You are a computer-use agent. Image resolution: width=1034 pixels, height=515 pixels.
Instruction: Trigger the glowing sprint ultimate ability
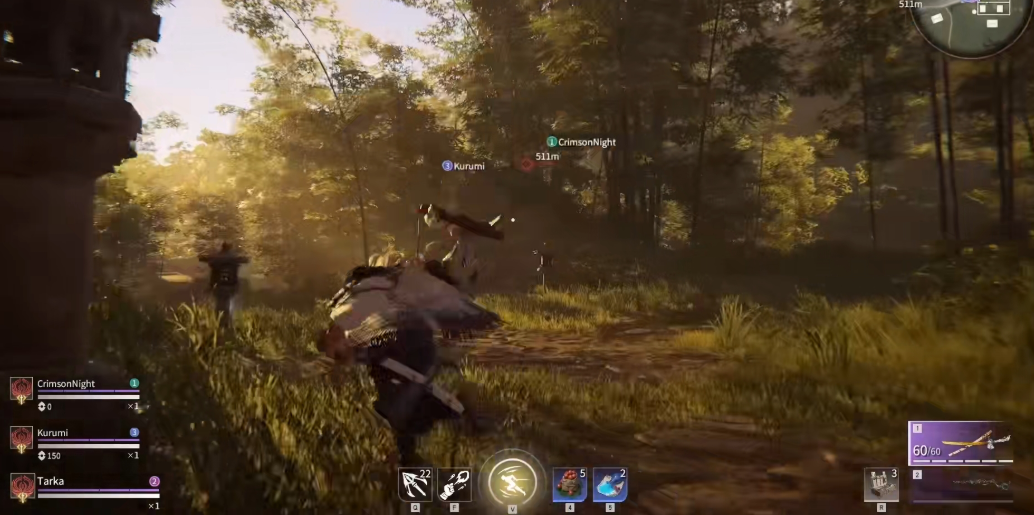point(513,482)
